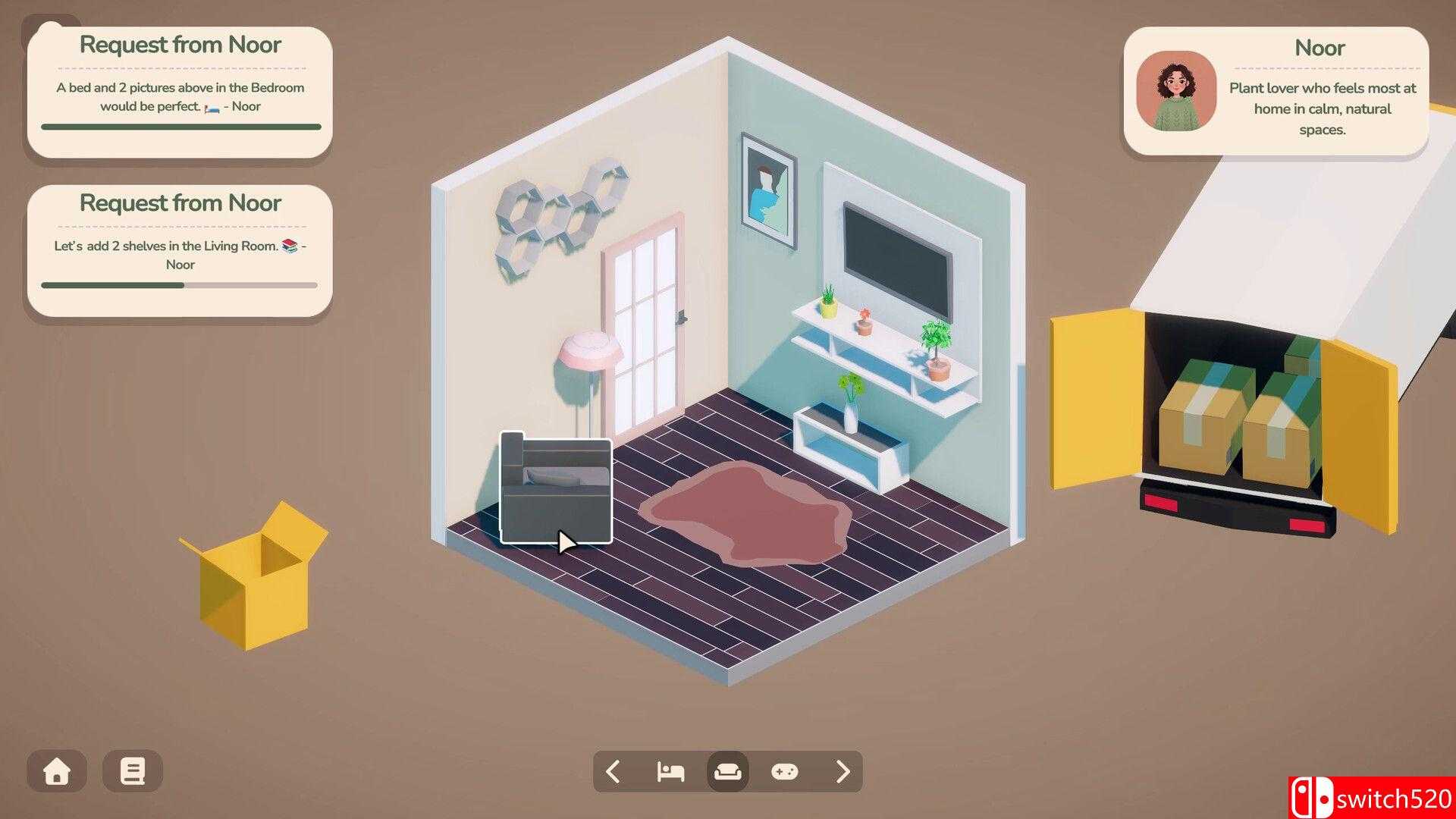The image size is (1456, 819).
Task: Click the books emoji in the shelves request
Action: (290, 245)
